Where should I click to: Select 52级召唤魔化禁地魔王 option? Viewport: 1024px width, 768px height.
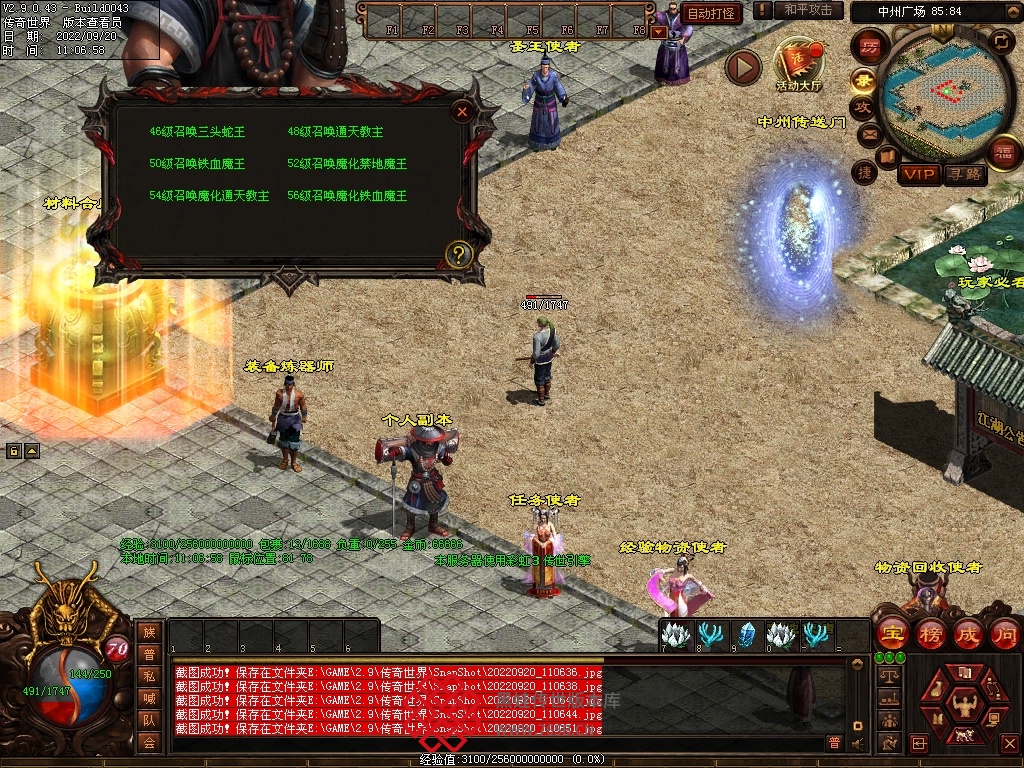346,163
